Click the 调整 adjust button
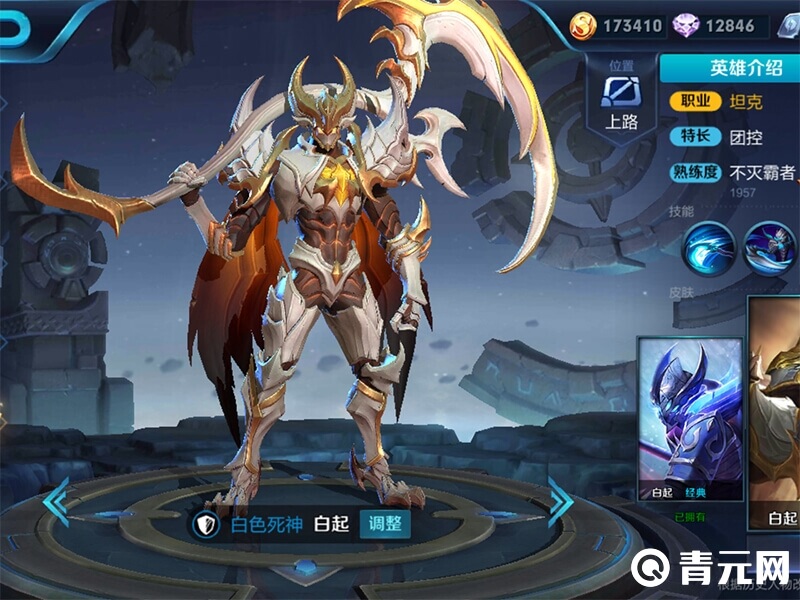Image resolution: width=800 pixels, height=600 pixels. pos(385,523)
